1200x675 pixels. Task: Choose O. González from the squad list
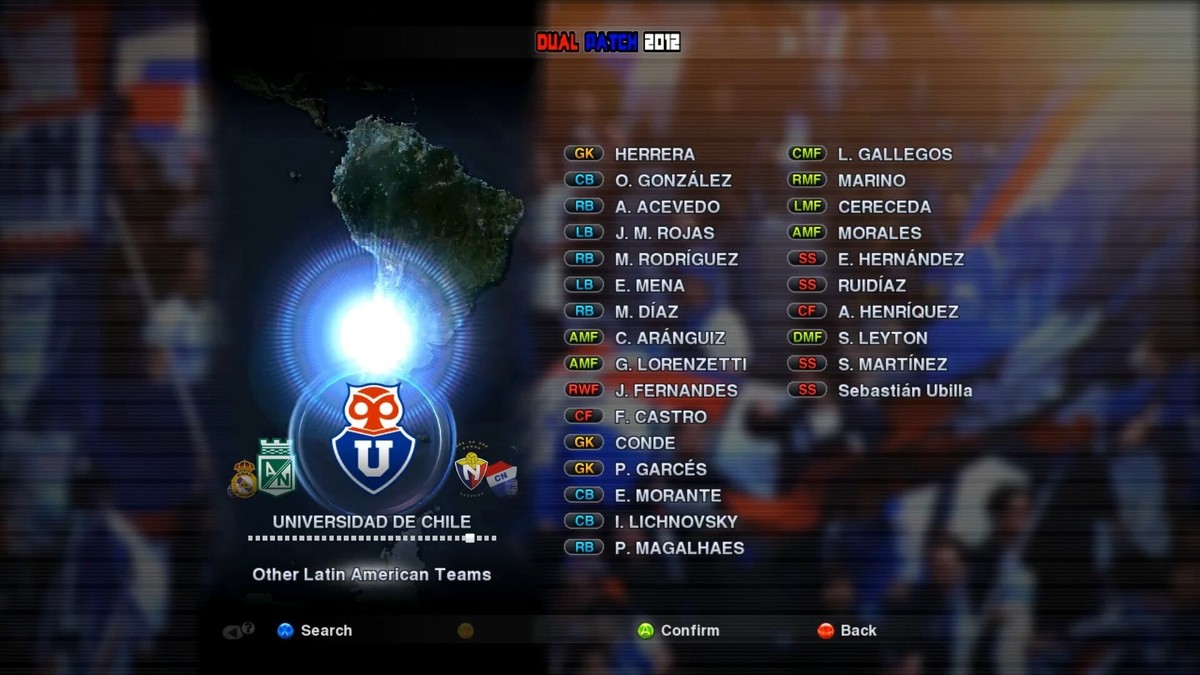pyautogui.click(x=672, y=180)
